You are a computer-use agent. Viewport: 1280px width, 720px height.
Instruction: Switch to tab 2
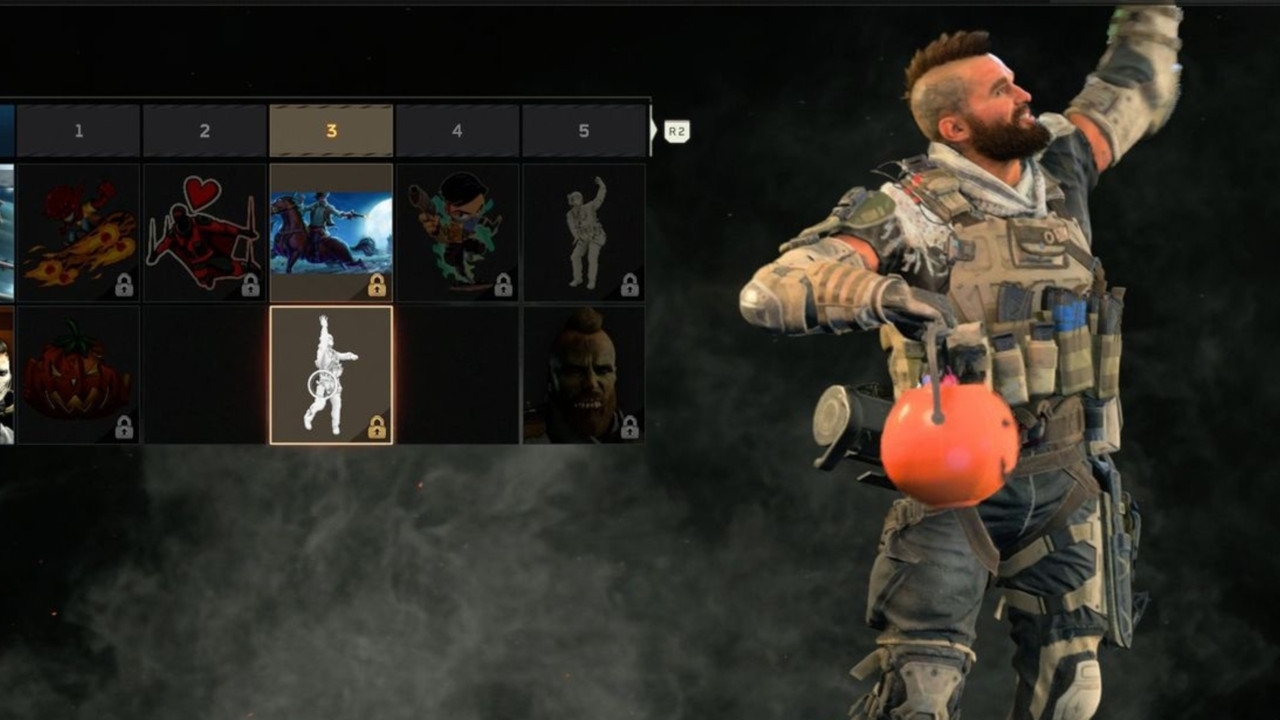coord(206,128)
